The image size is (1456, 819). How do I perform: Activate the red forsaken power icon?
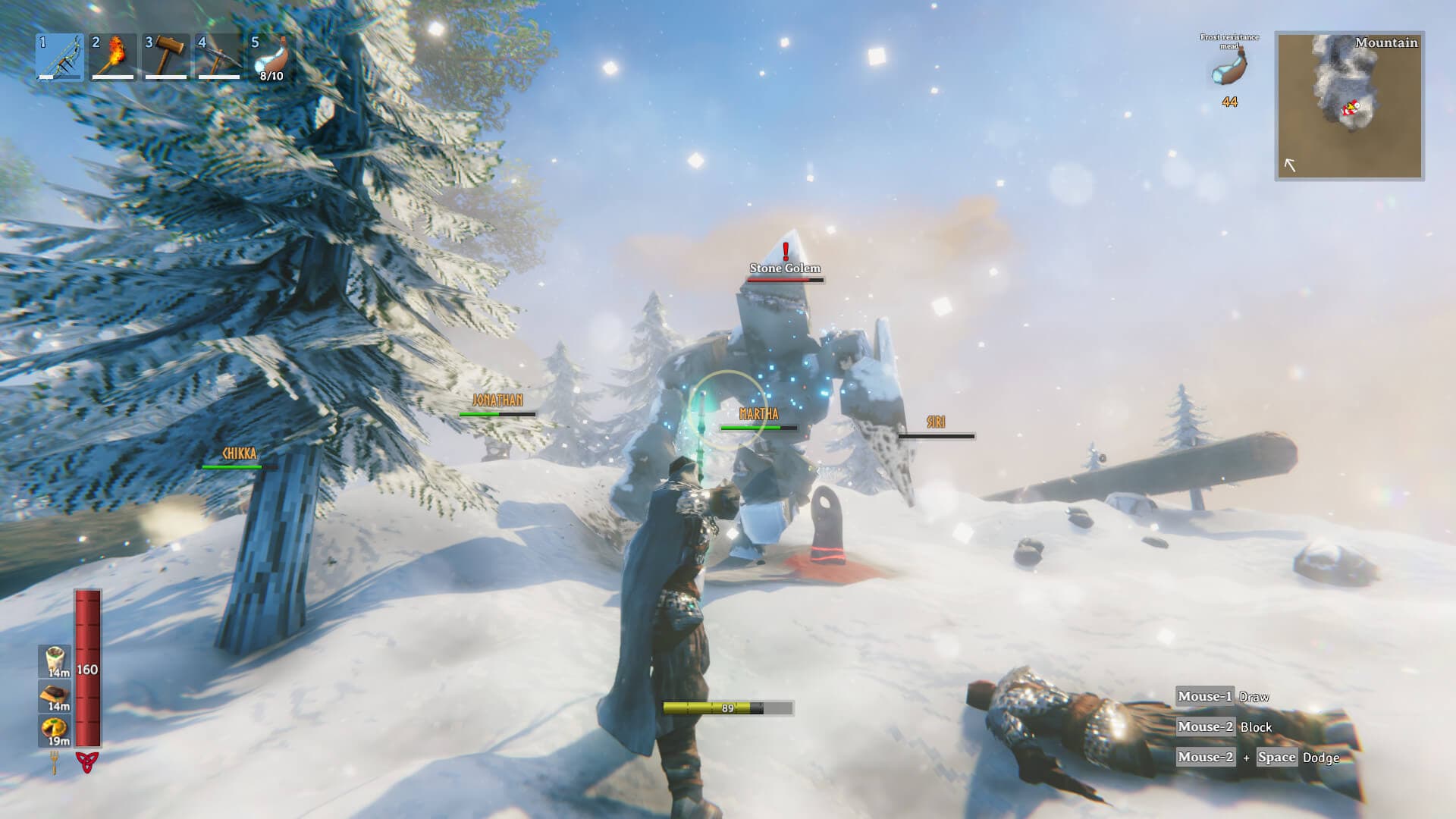(x=87, y=762)
